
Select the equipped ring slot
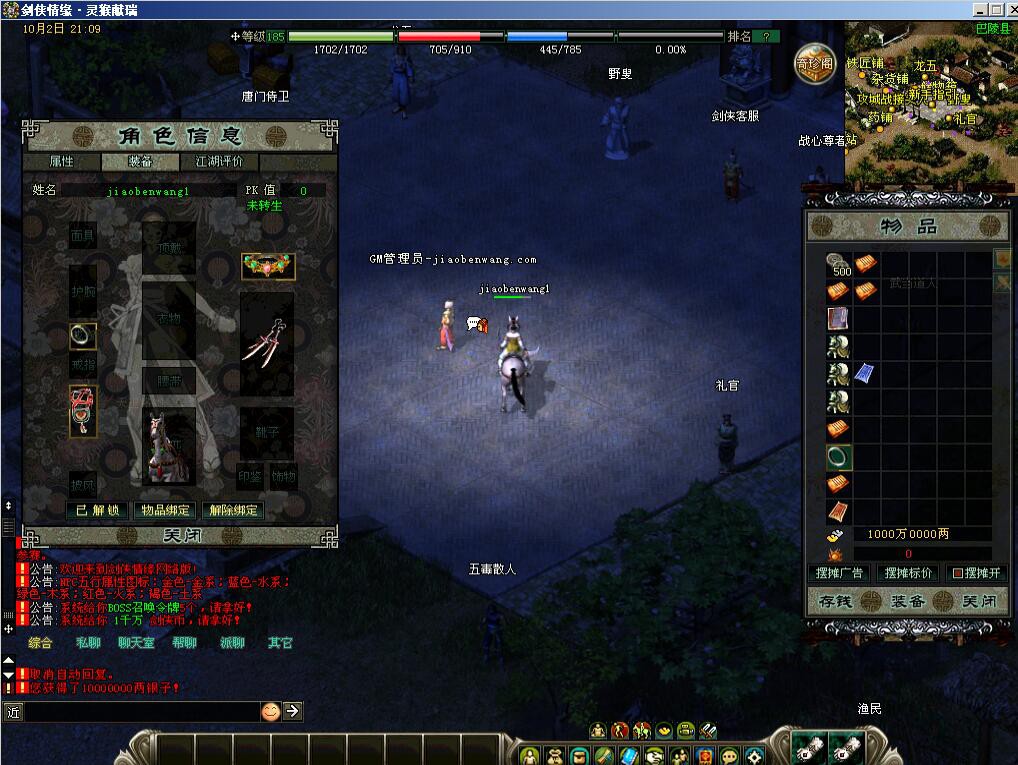82,337
